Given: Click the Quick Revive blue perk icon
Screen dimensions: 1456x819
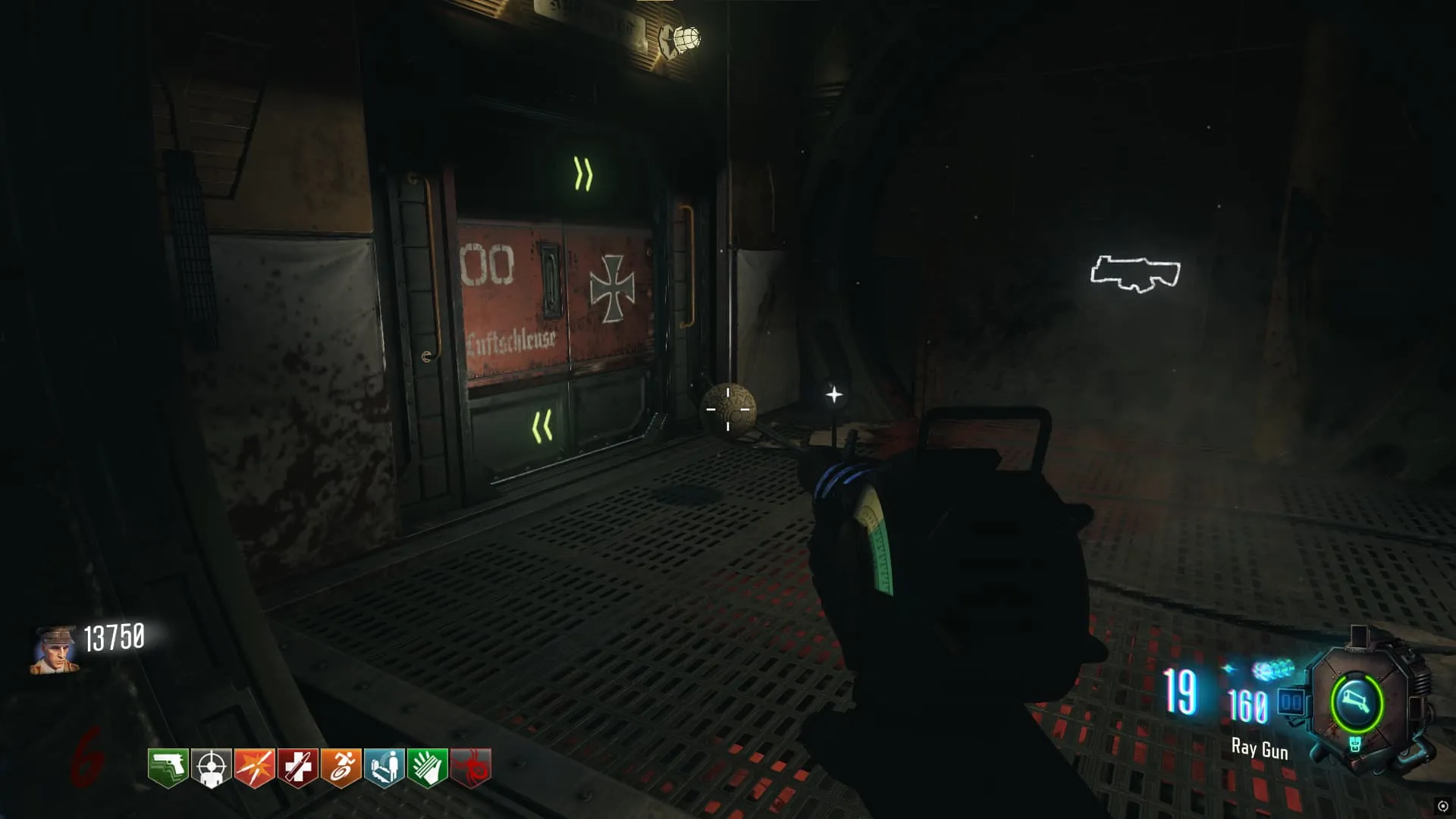Looking at the screenshot, I should click(384, 768).
